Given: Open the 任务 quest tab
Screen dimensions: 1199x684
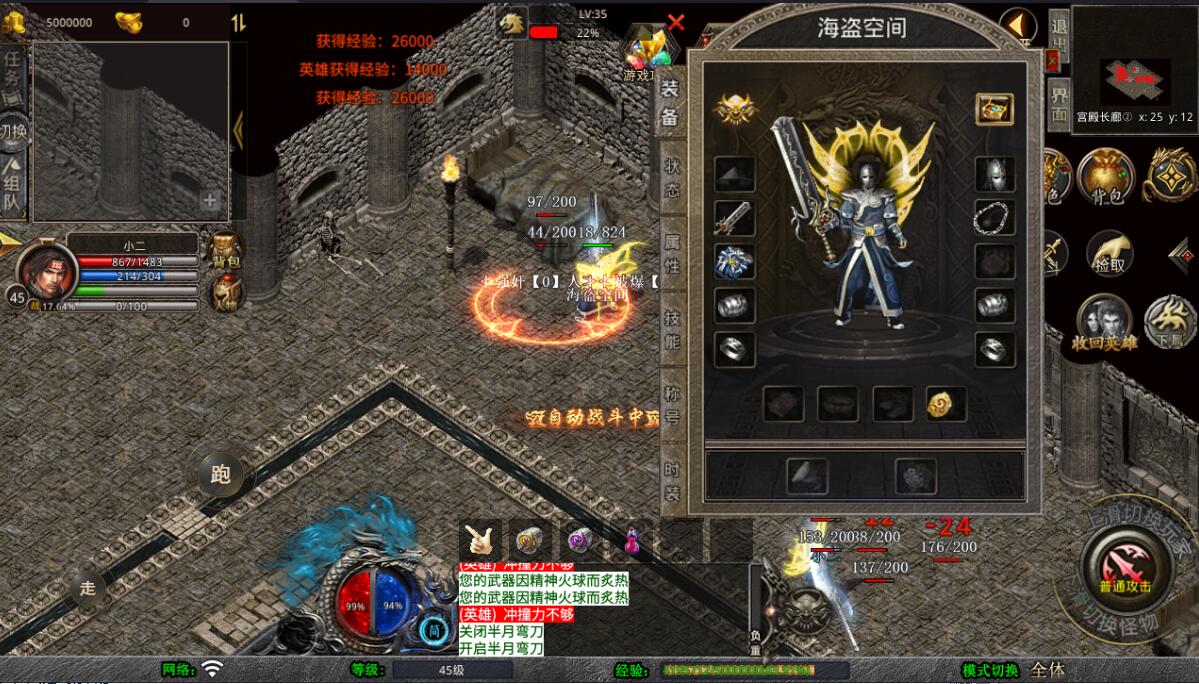Looking at the screenshot, I should pos(12,68).
